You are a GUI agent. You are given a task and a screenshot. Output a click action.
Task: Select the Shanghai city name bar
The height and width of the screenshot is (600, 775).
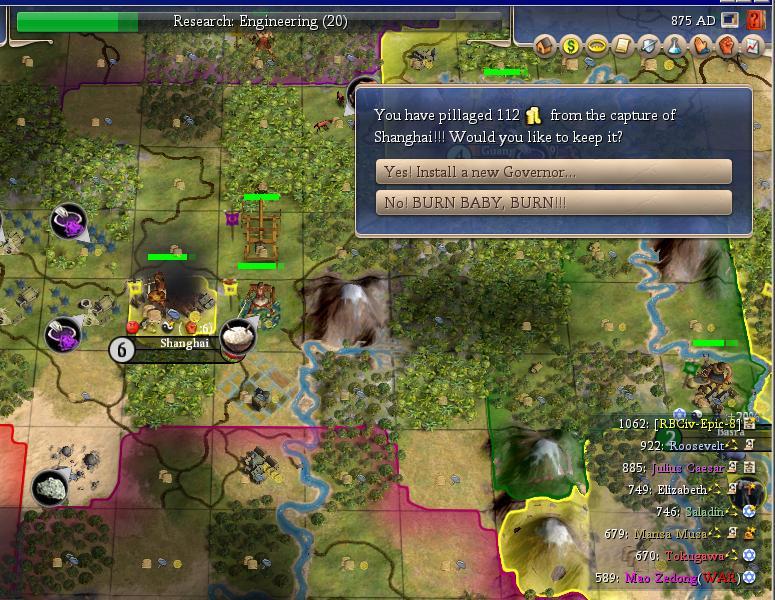pos(186,343)
